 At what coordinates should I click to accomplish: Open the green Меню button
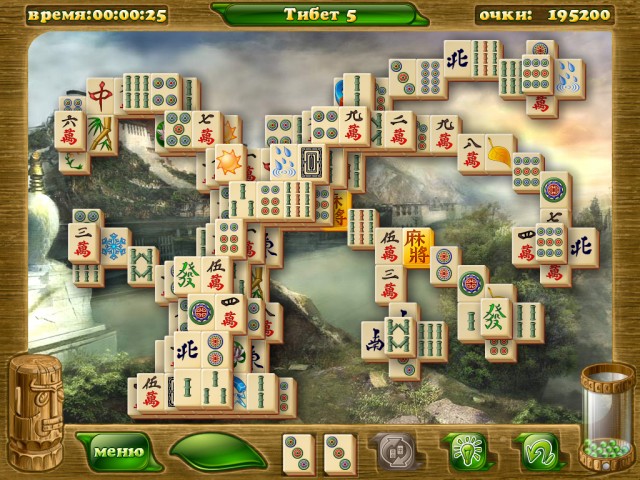(x=111, y=451)
